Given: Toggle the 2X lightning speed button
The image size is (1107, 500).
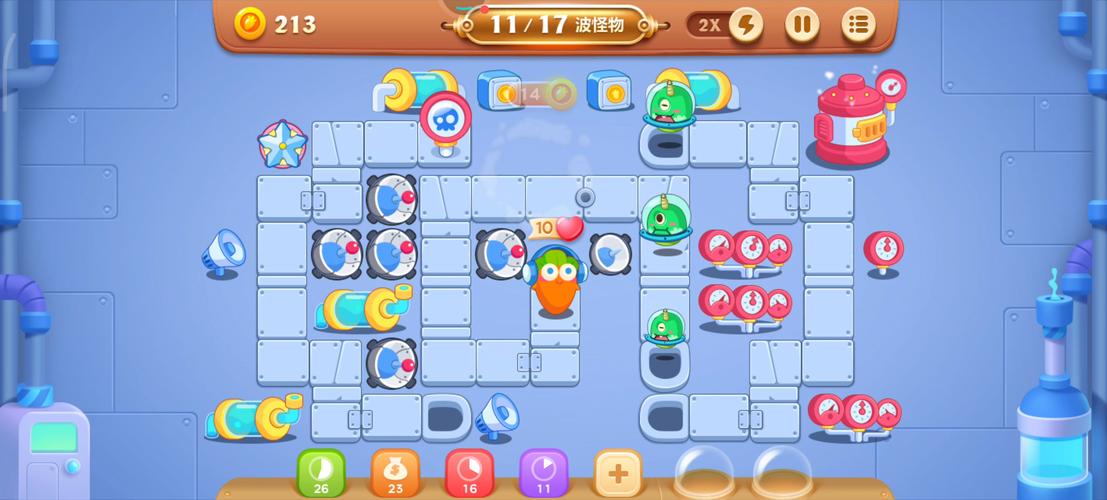Looking at the screenshot, I should [744, 24].
